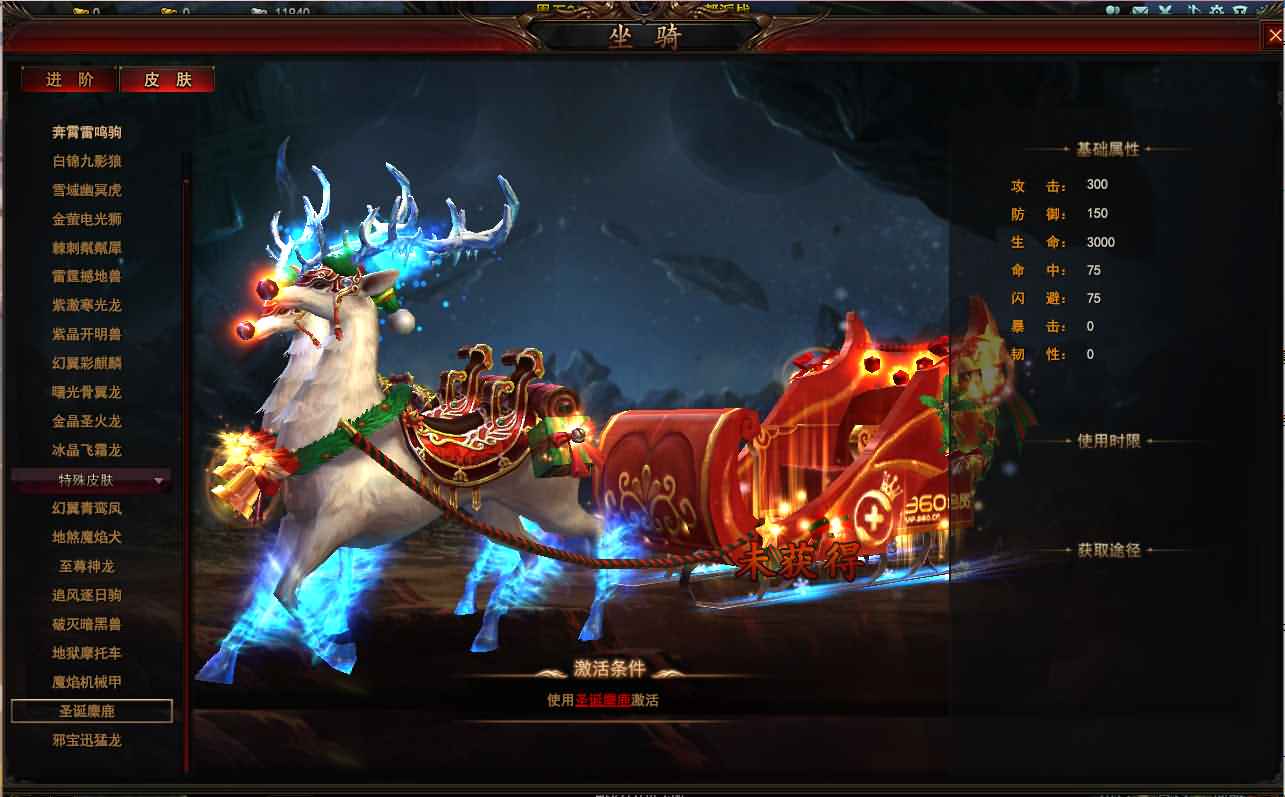The height and width of the screenshot is (797, 1285).
Task: Select 幻翼彩麒麟 in the list
Action: coord(87,363)
